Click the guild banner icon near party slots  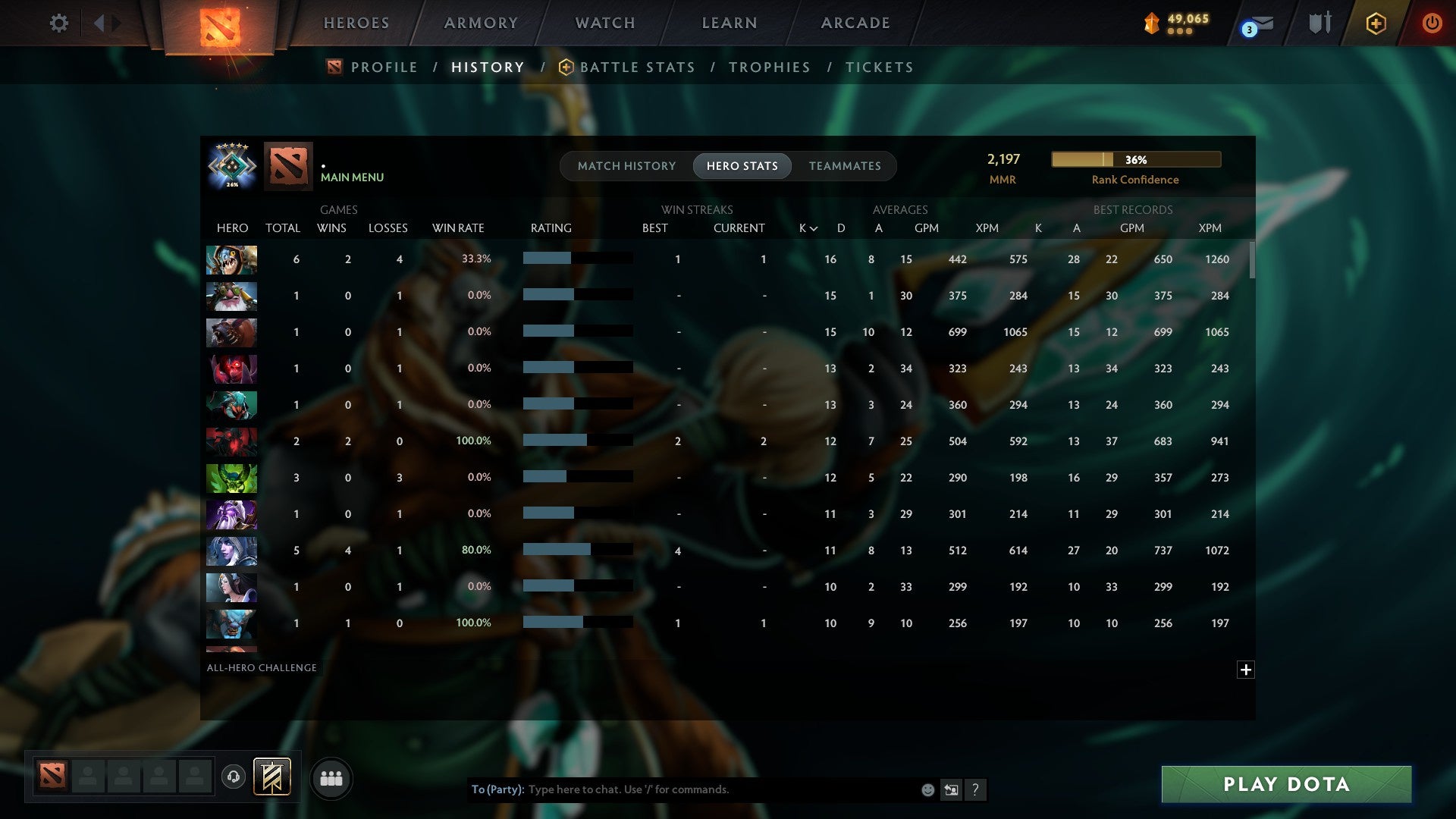[271, 778]
